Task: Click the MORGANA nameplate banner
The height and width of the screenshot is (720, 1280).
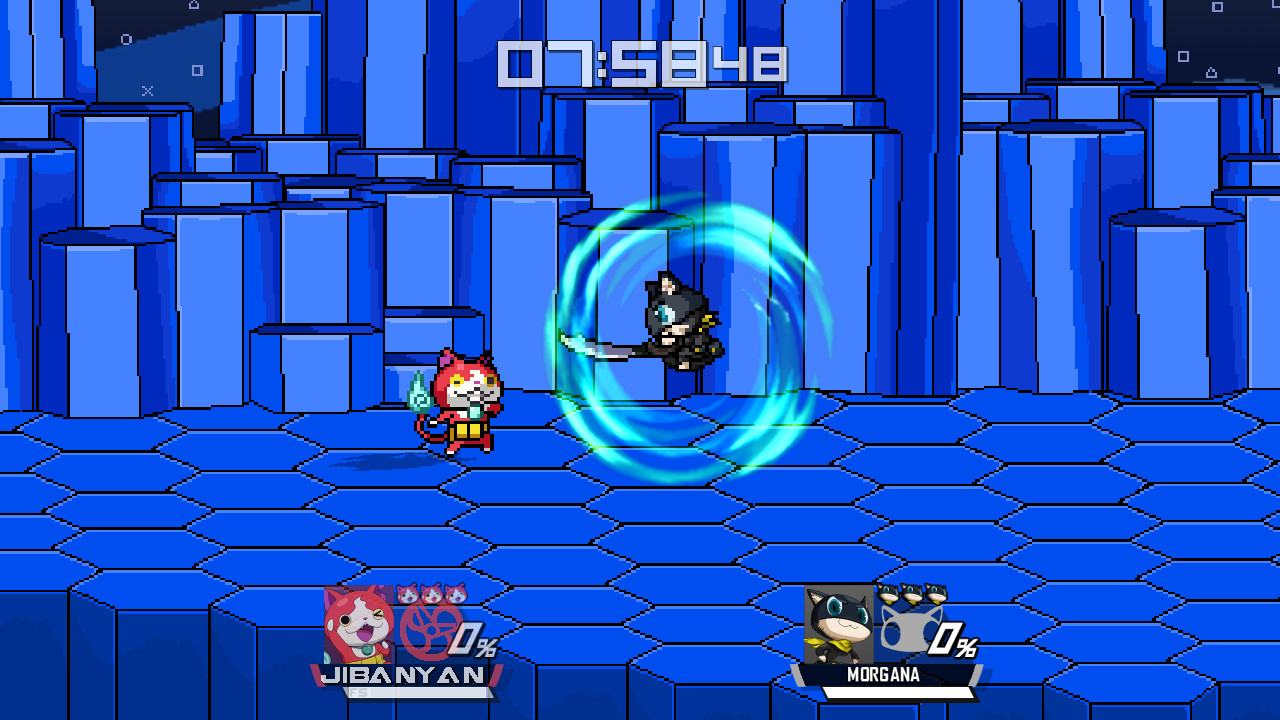Action: click(883, 673)
